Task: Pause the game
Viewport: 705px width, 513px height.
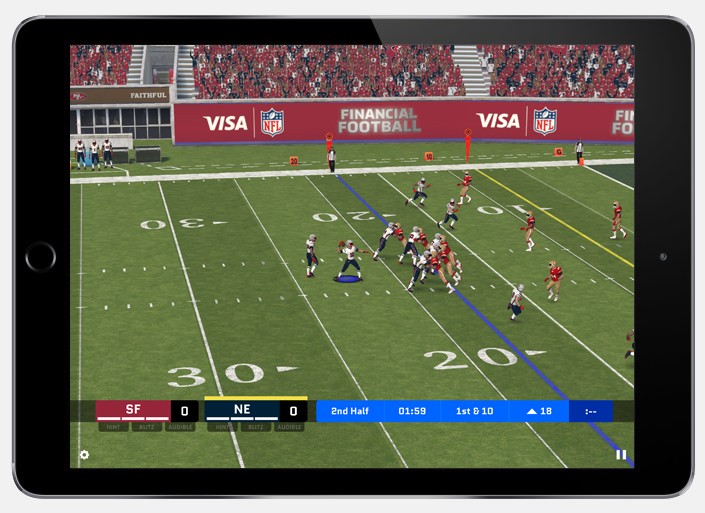Action: pos(621,455)
